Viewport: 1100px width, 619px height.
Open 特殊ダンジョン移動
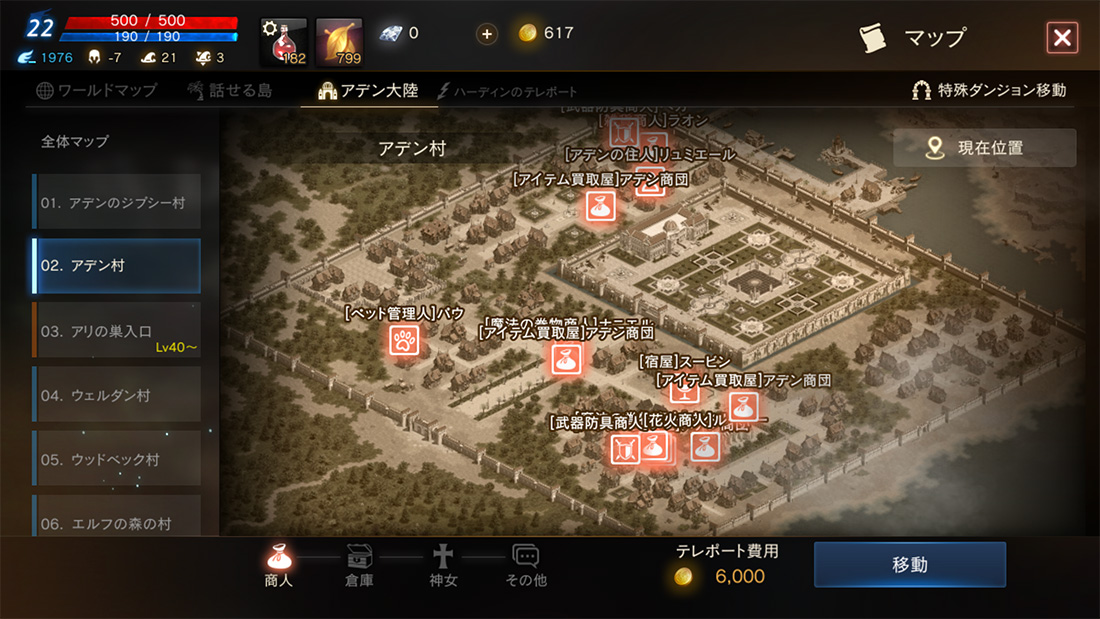point(989,90)
